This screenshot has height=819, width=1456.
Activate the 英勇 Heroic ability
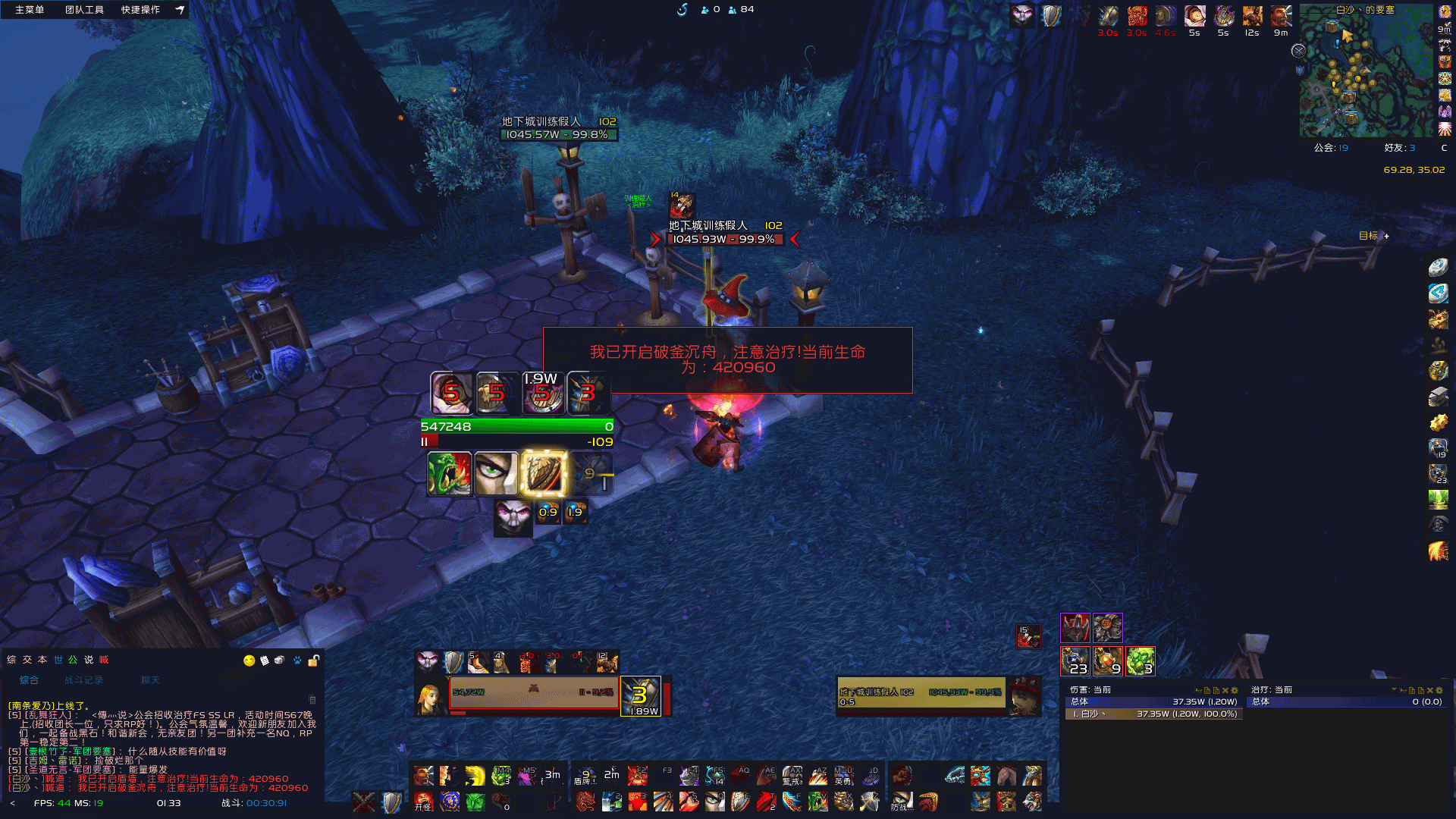843,776
